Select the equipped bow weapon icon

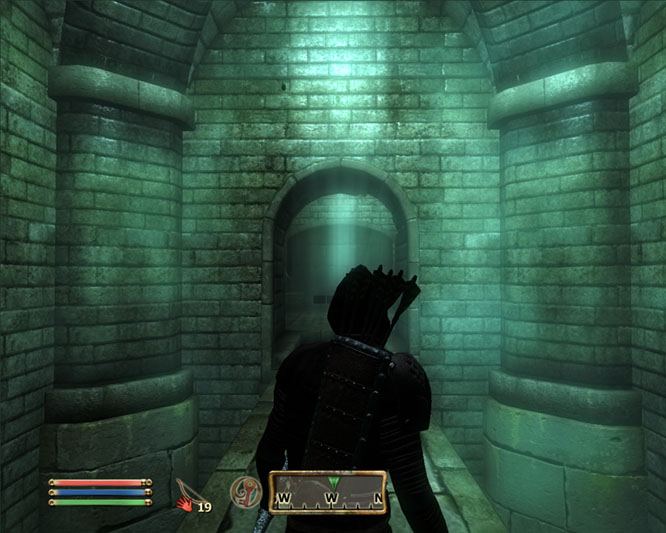pyautogui.click(x=186, y=491)
